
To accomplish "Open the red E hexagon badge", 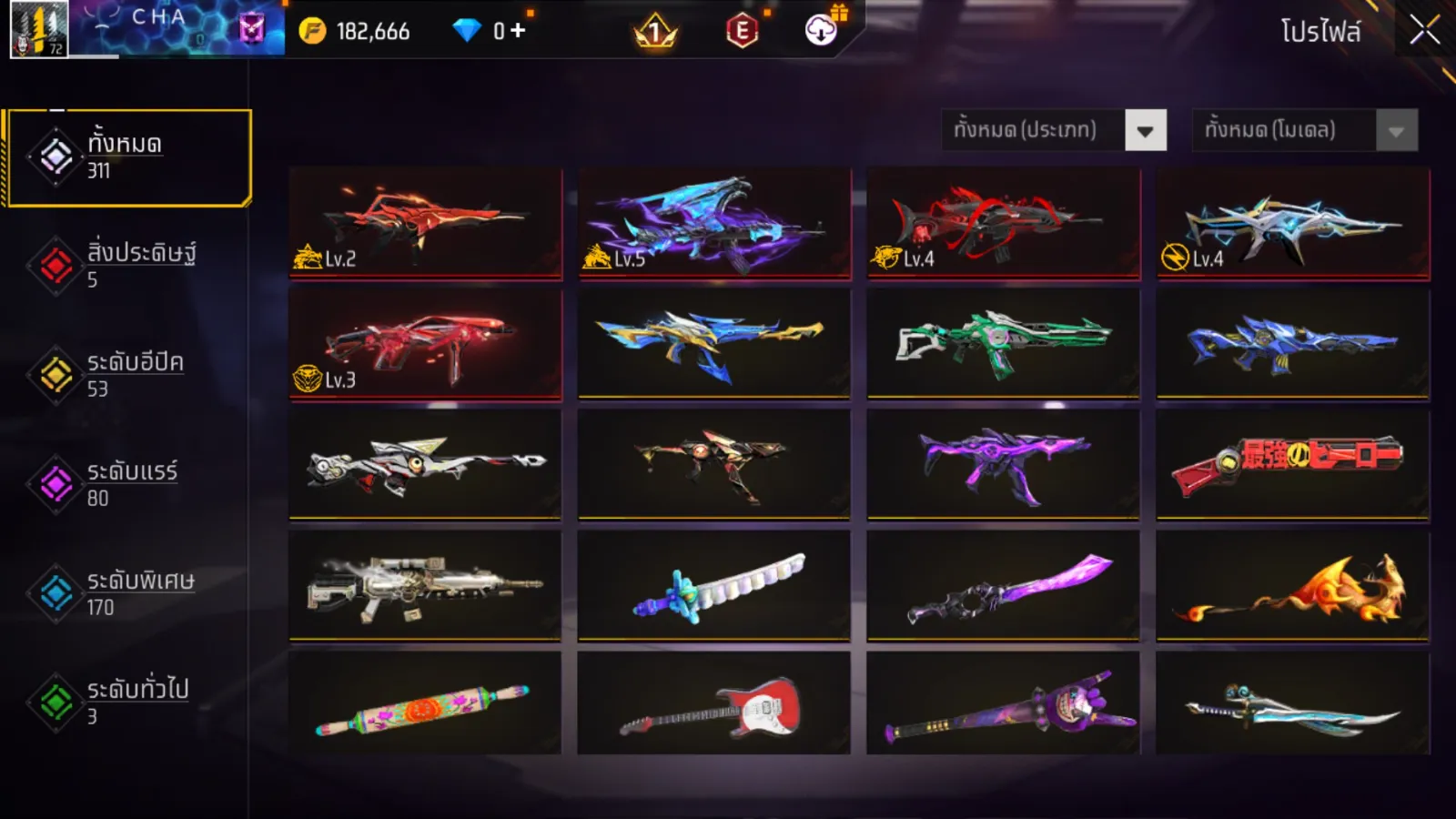I will (x=743, y=32).
